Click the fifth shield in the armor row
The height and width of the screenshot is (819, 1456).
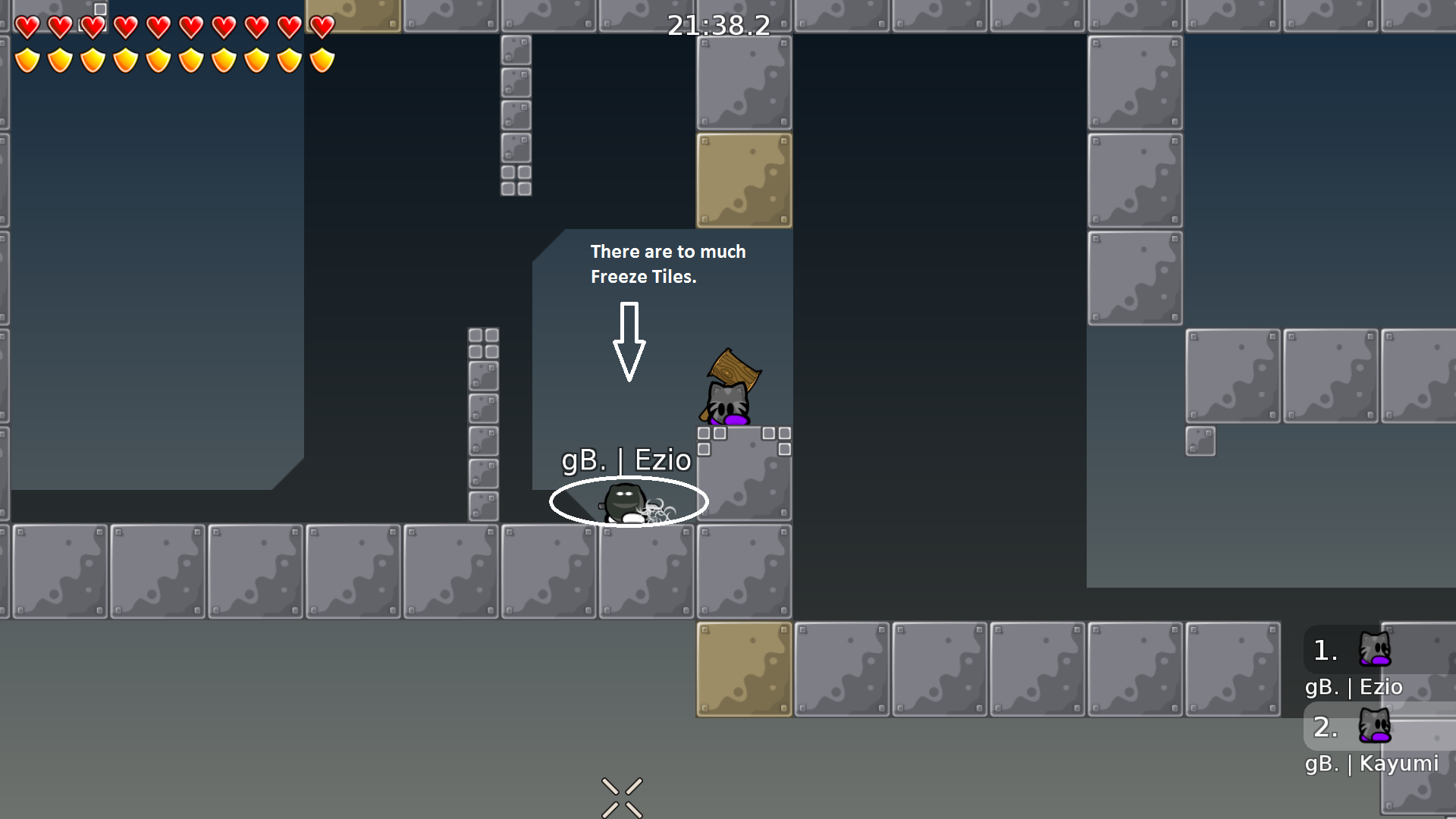(x=158, y=58)
